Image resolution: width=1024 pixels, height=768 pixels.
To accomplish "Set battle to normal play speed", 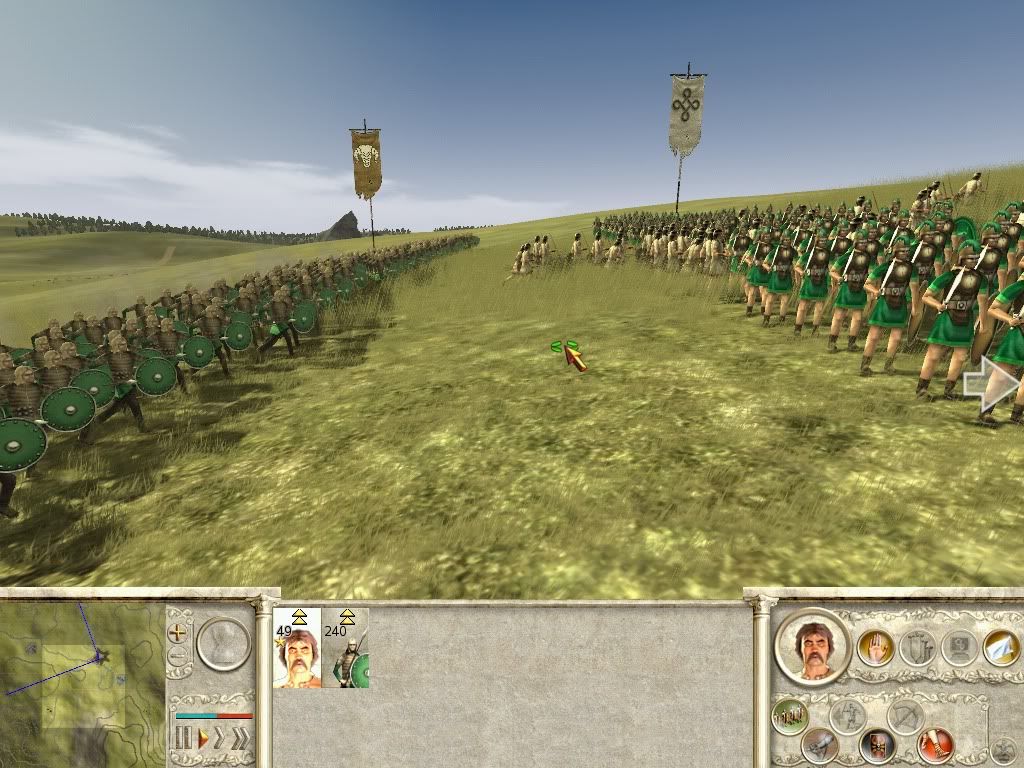I will tap(203, 739).
